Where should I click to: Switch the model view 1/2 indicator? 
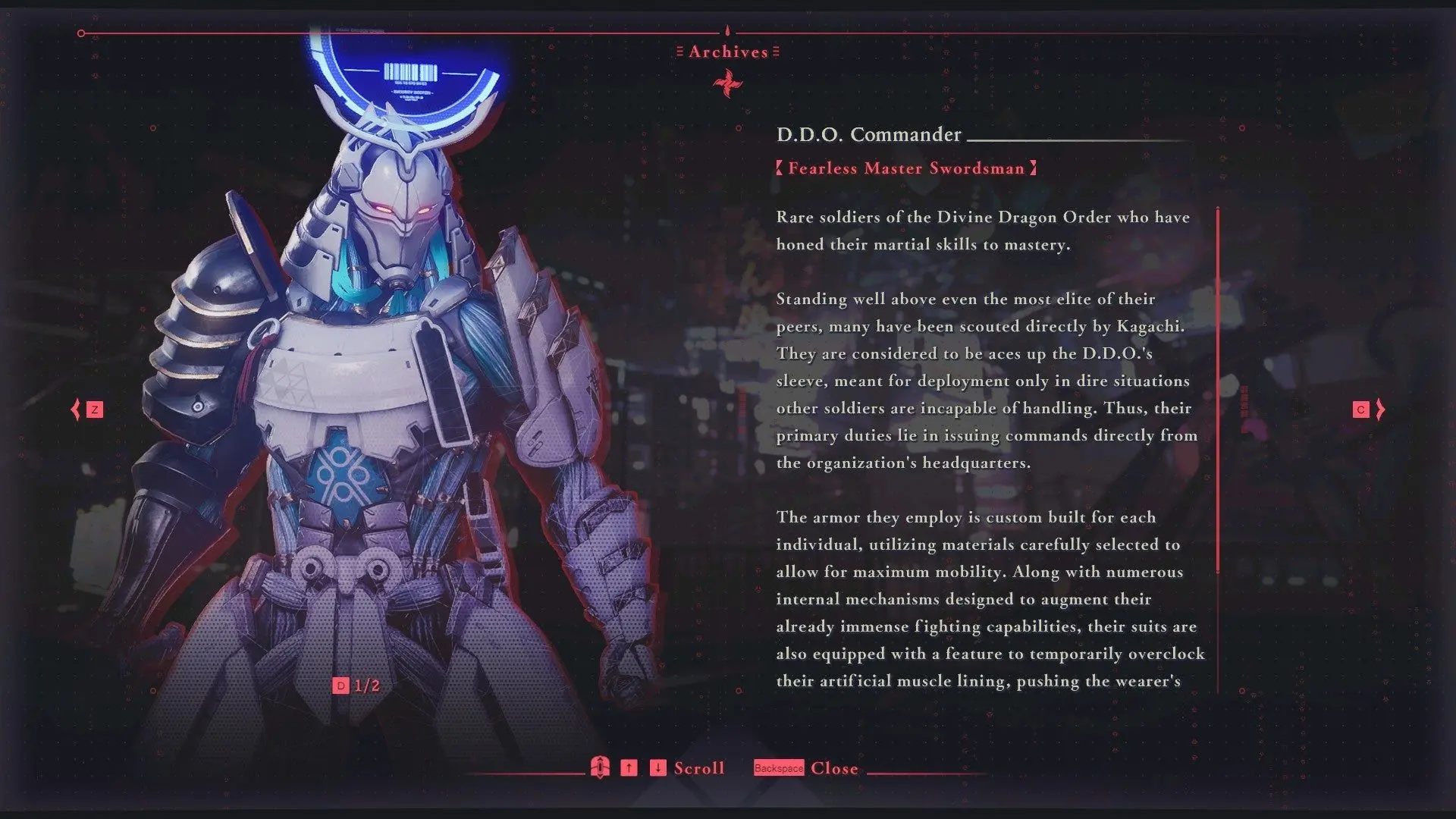356,686
